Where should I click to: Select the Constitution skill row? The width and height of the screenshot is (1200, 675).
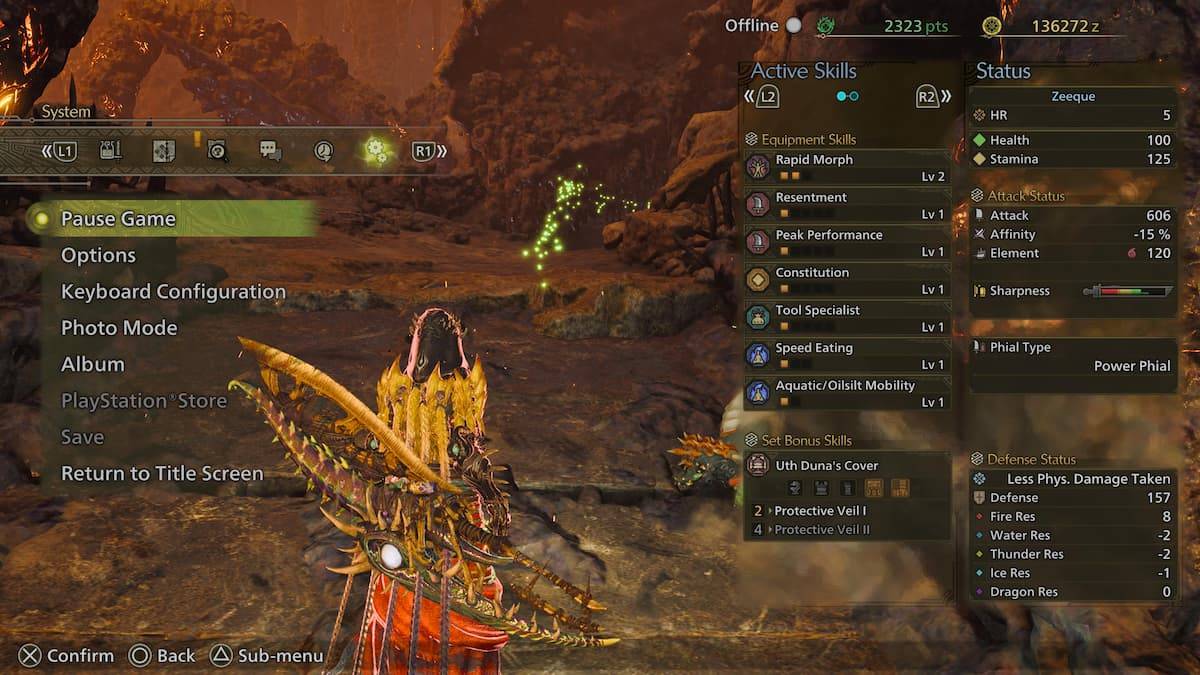(846, 280)
